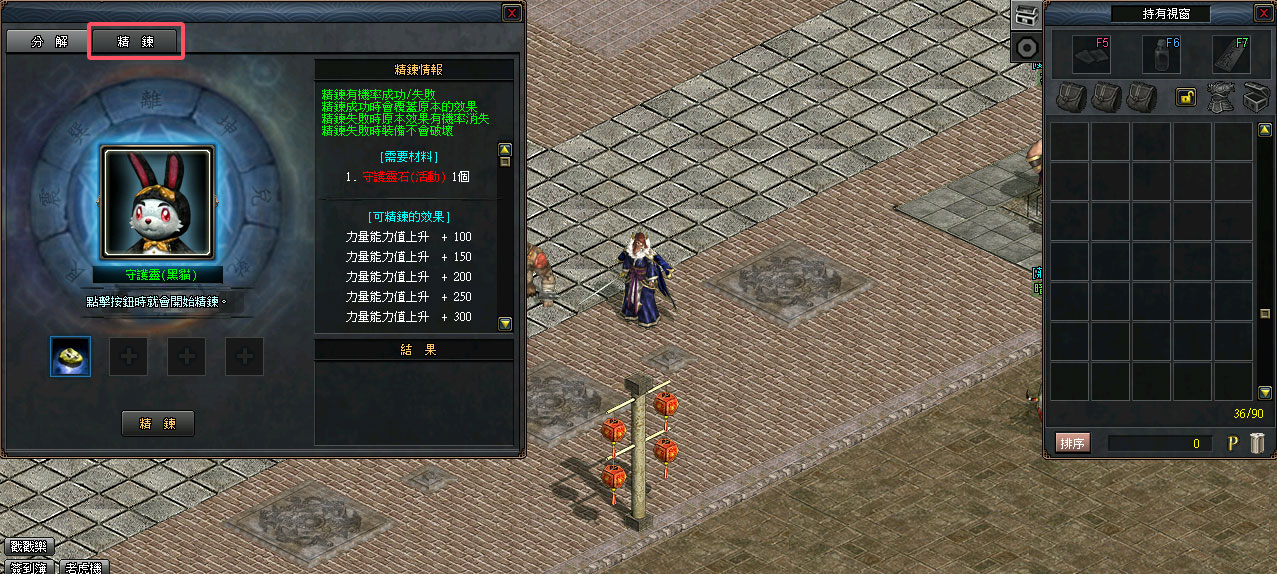Select the F7 quick slot item
This screenshot has width=1277, height=574.
click(x=1231, y=55)
